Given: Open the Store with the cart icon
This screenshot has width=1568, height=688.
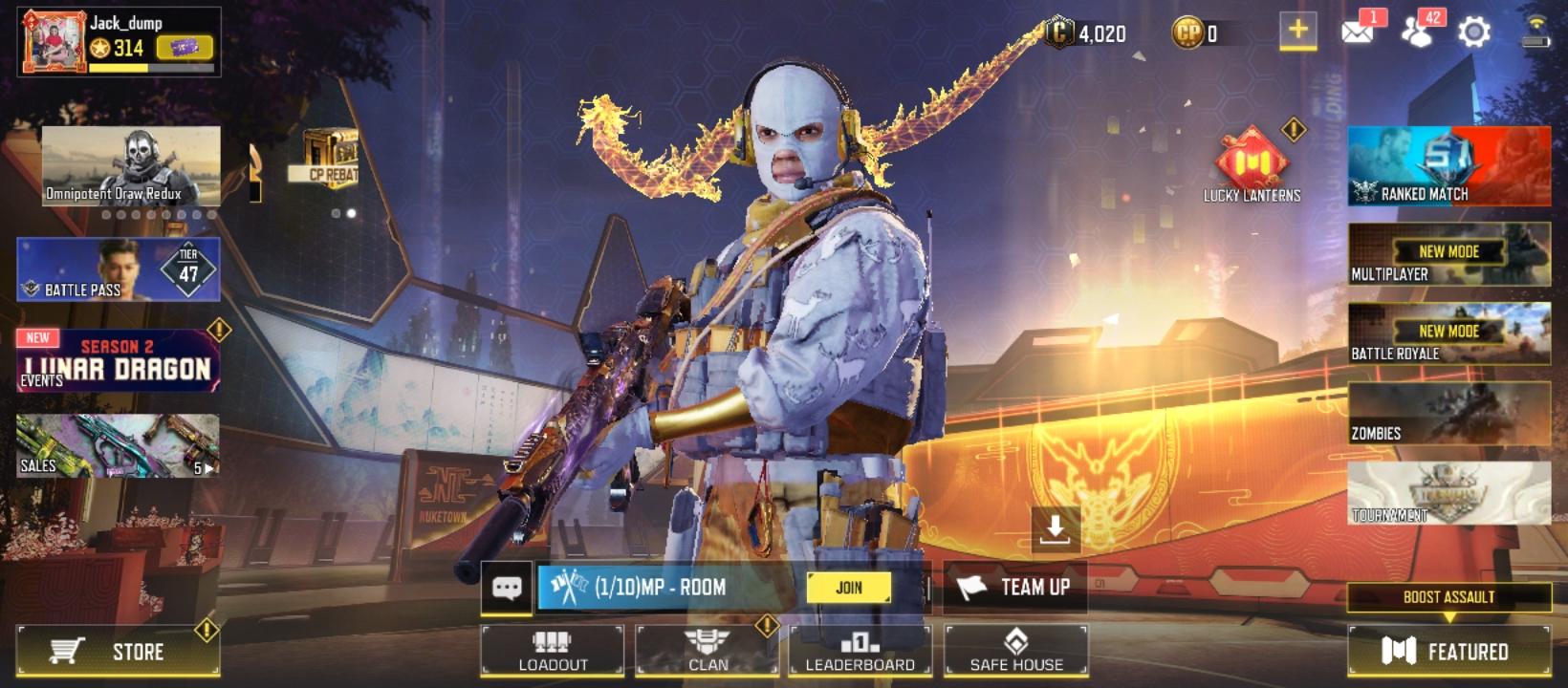Looking at the screenshot, I should (118, 653).
